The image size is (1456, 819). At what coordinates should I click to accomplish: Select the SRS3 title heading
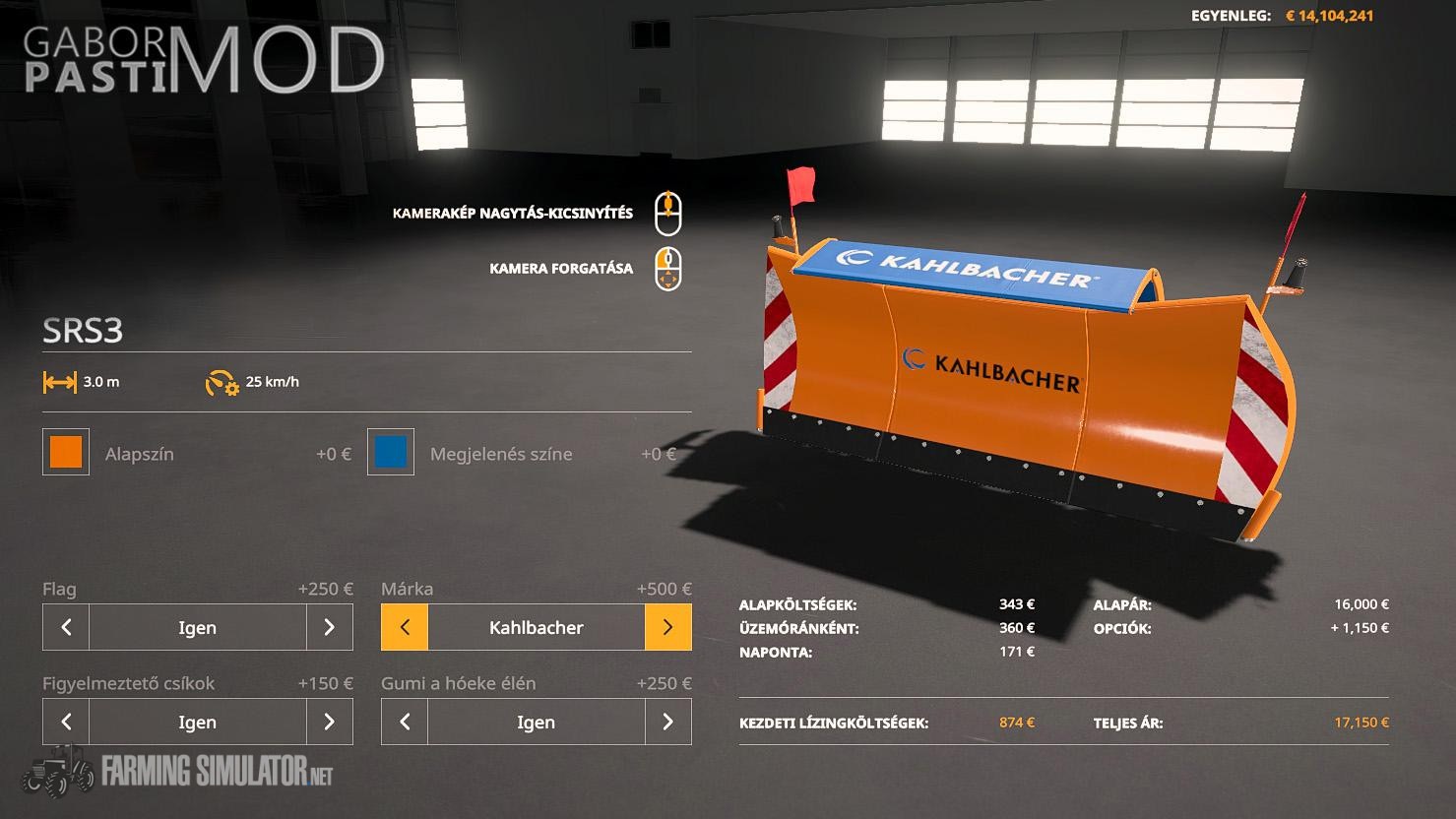tap(83, 331)
